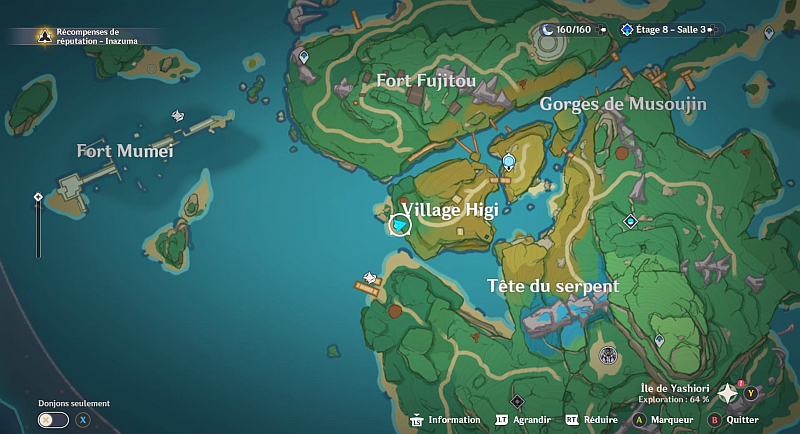800x434 pixels.
Task: Select the teleport waypoint west of Fort Fujitou
Action: tap(304, 58)
